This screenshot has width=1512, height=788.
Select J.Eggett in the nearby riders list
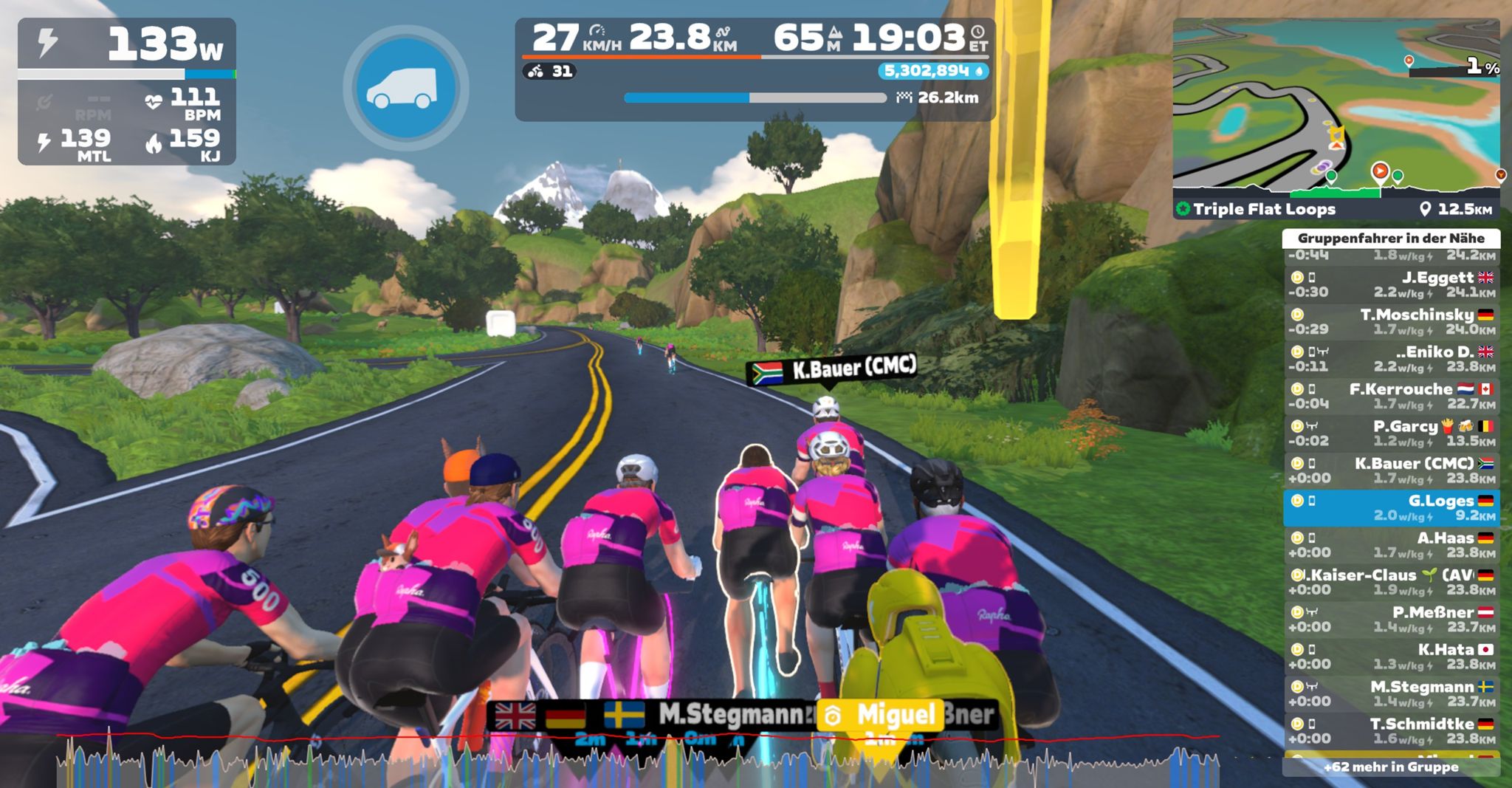[1392, 284]
